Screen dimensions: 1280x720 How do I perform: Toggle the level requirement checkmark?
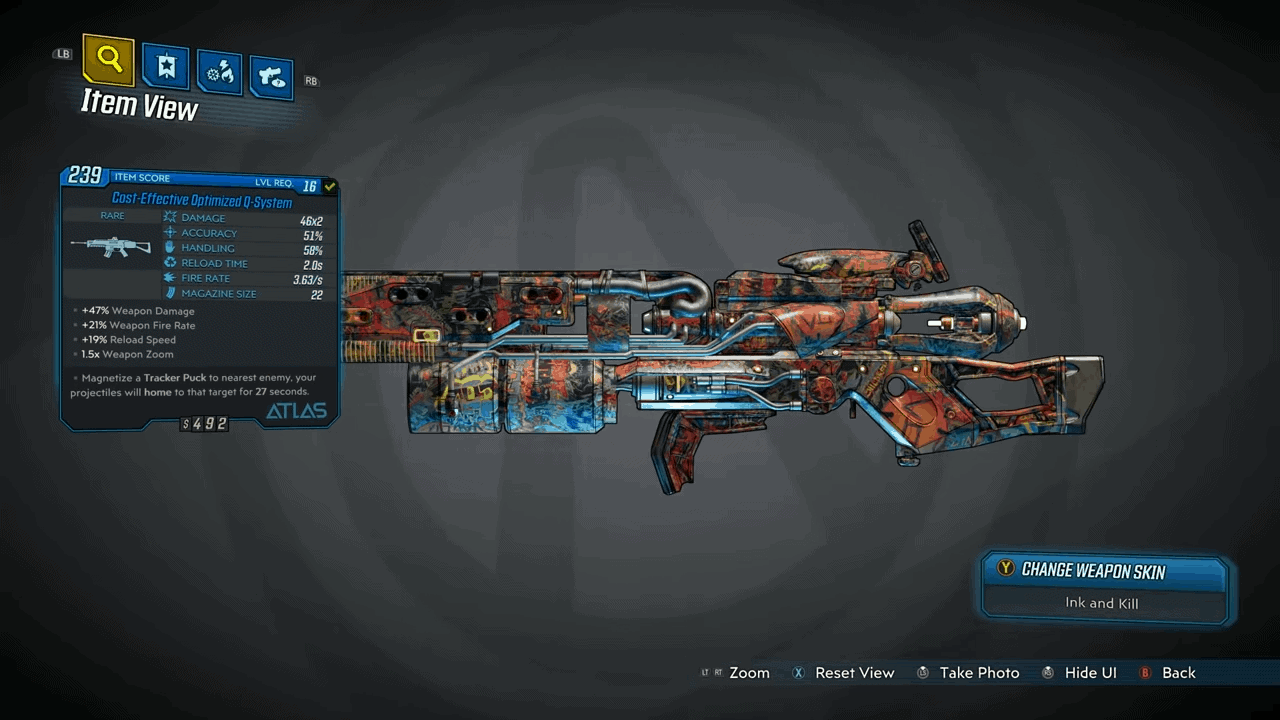click(330, 185)
